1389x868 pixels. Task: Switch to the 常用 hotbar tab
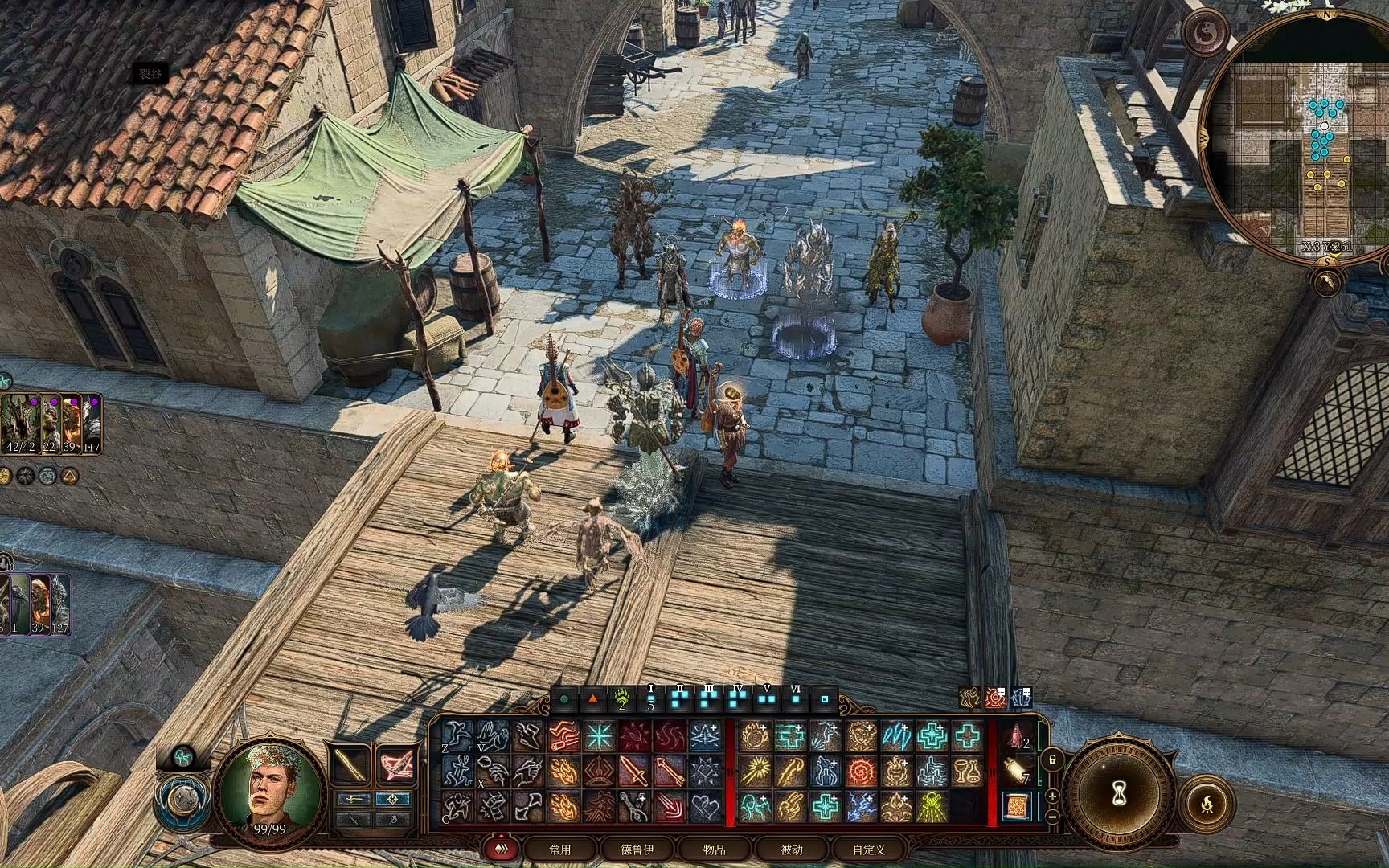coord(560,850)
